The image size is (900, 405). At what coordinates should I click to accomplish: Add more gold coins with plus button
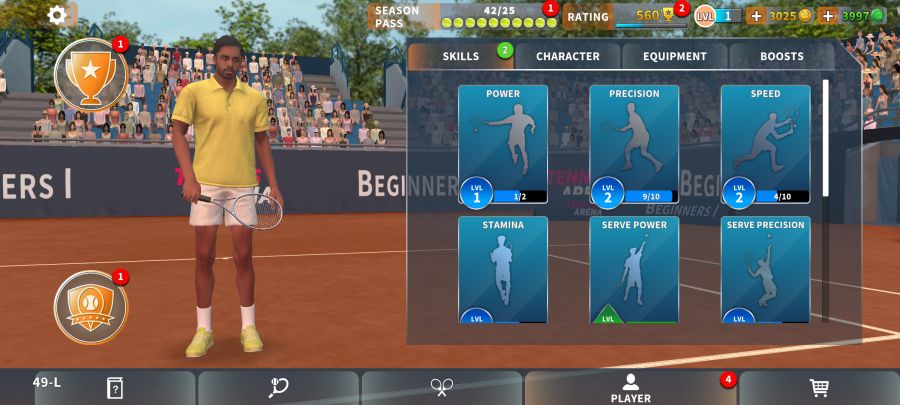[x=756, y=16]
